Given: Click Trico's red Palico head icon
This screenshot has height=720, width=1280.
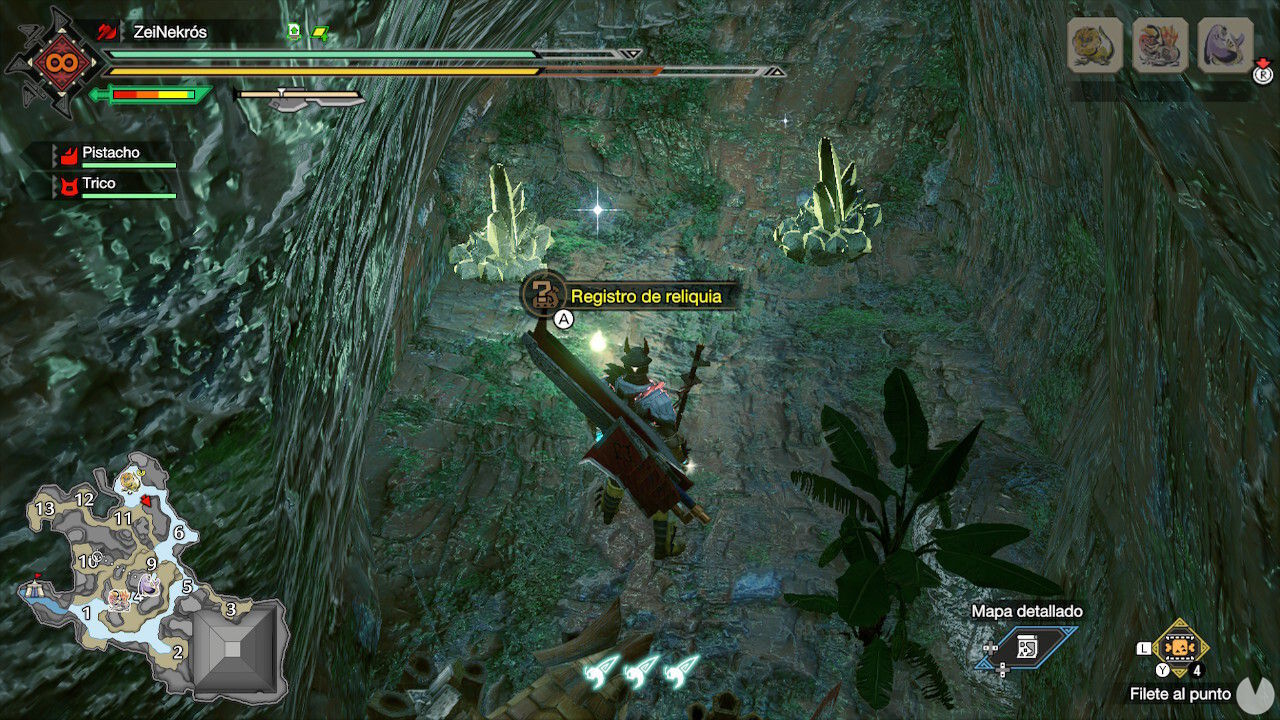Looking at the screenshot, I should (68, 186).
